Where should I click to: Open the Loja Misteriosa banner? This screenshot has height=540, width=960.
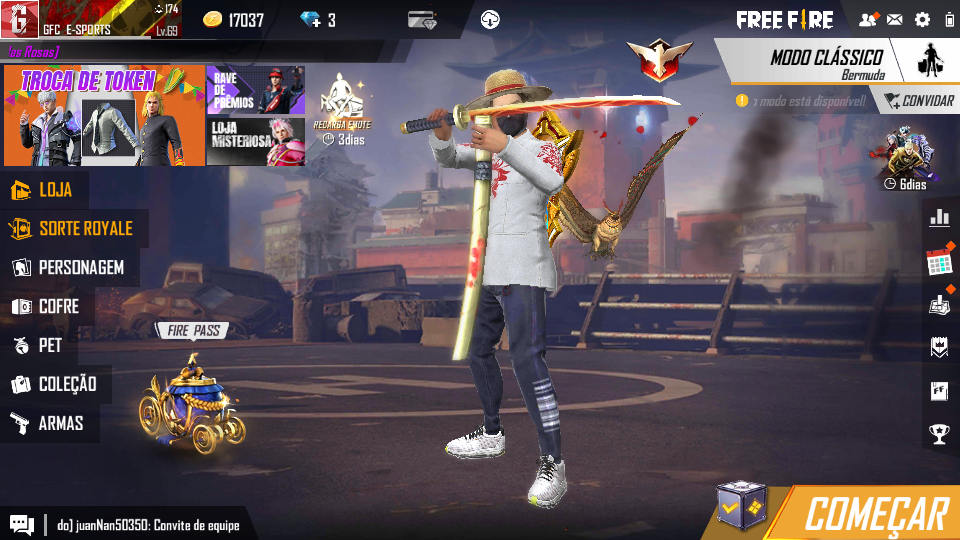coord(255,141)
